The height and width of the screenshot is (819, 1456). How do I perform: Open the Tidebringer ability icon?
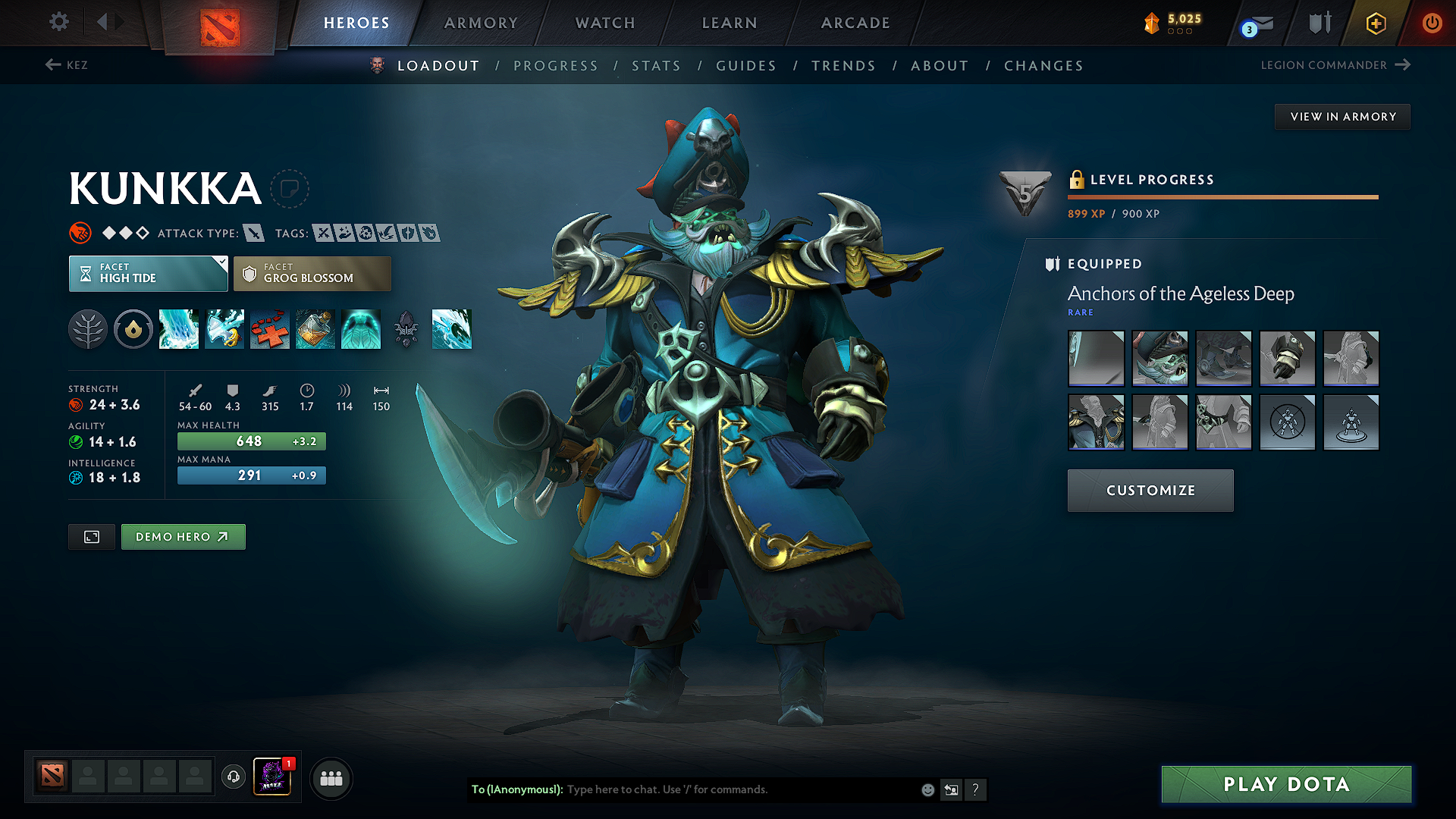pyautogui.click(x=224, y=329)
